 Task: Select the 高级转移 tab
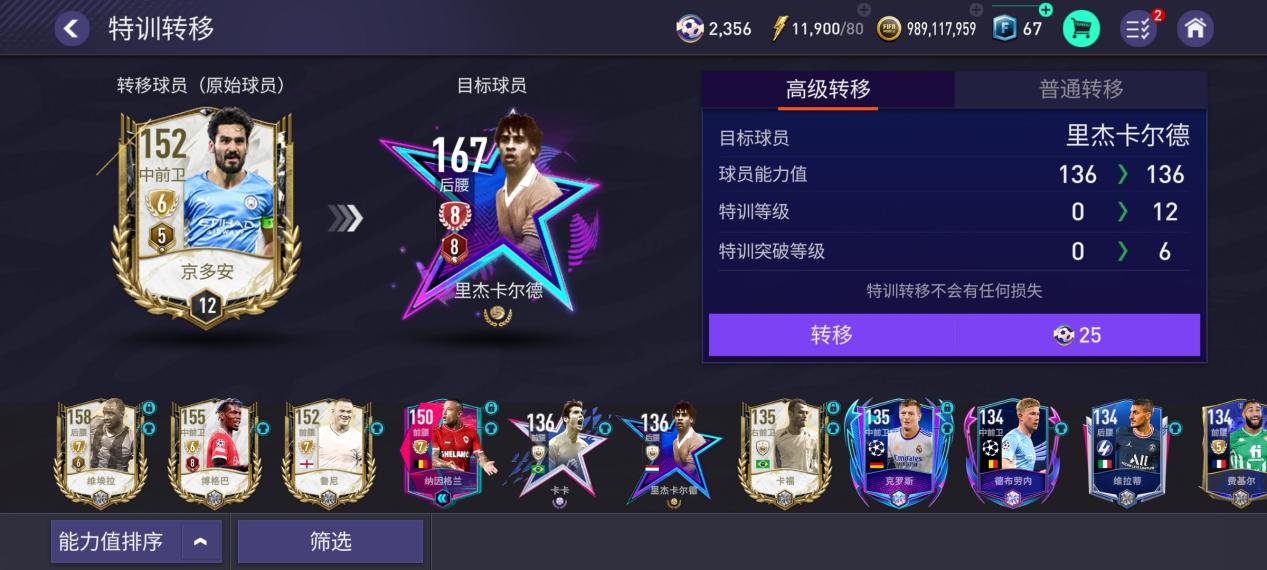[828, 90]
